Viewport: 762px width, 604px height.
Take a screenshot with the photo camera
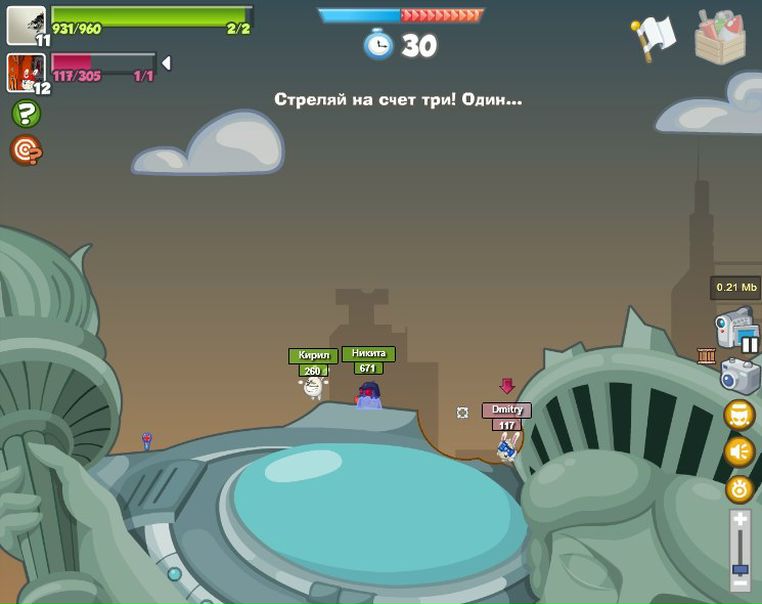click(740, 376)
